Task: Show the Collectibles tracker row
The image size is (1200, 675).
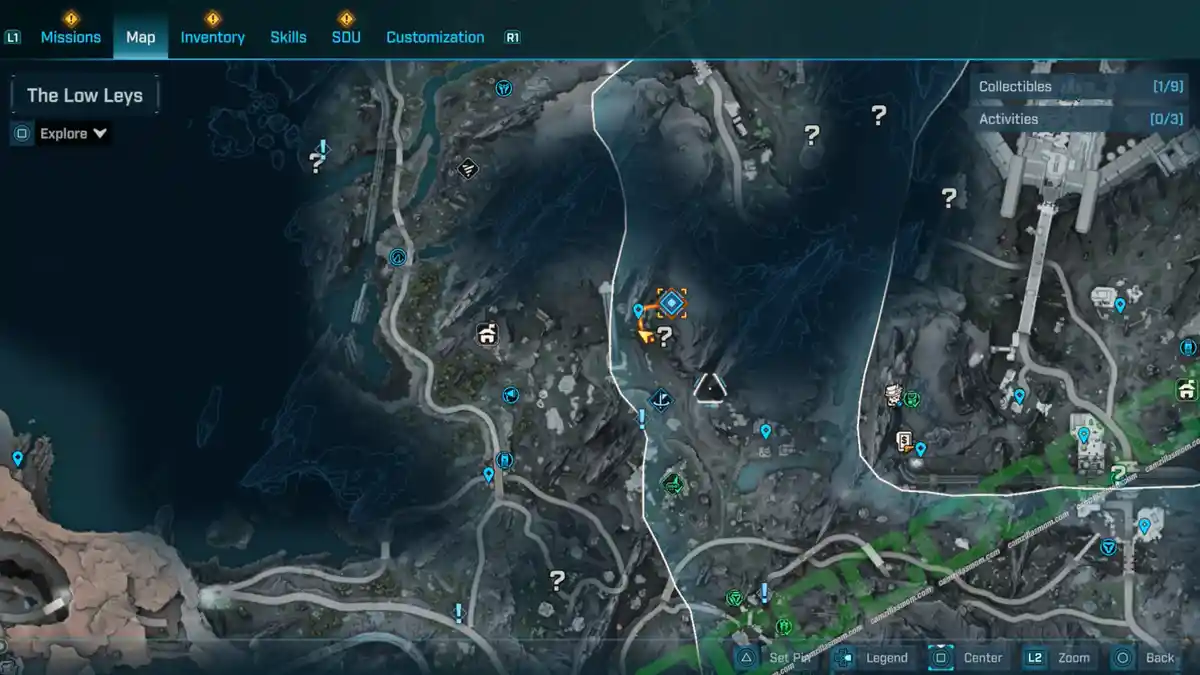Action: [1080, 87]
